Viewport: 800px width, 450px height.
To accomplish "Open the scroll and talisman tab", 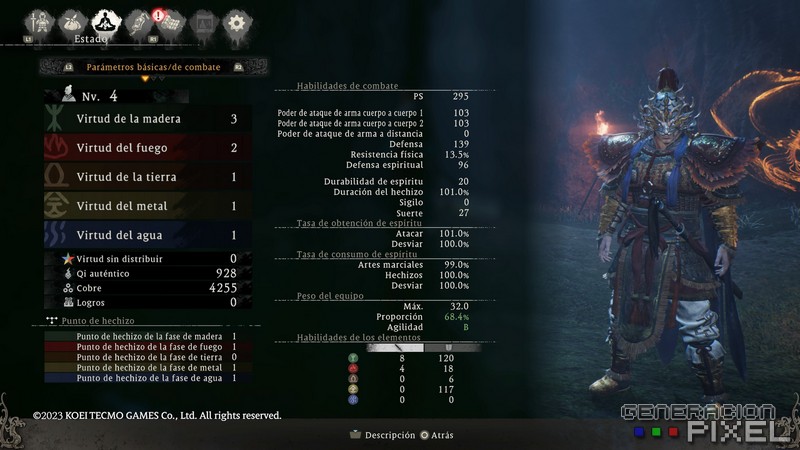I will [x=138, y=21].
